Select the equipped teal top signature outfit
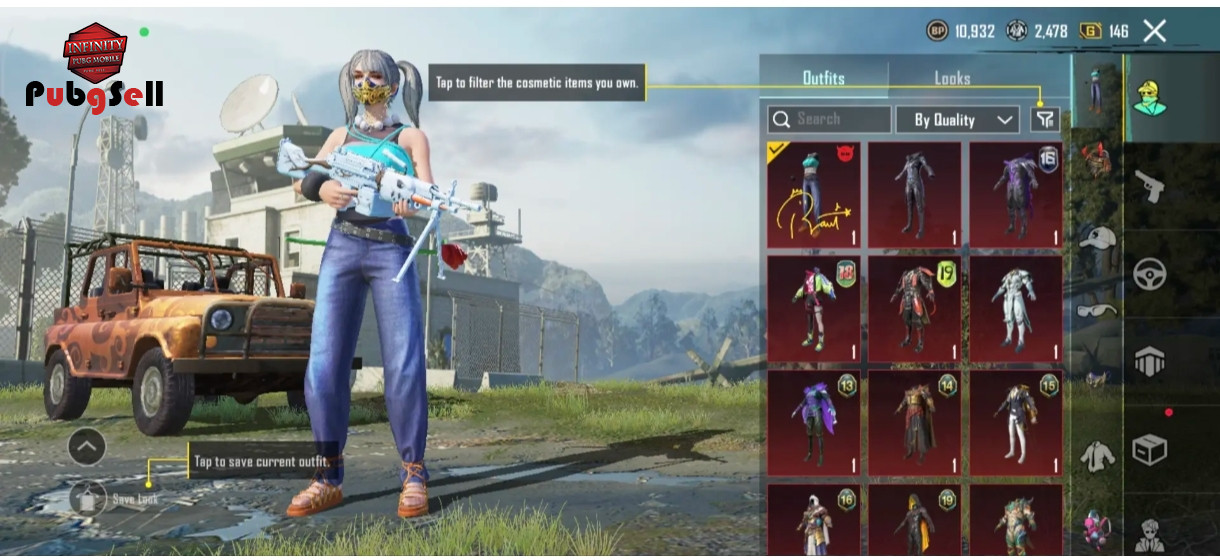The width and height of the screenshot is (1220, 560). pos(813,195)
